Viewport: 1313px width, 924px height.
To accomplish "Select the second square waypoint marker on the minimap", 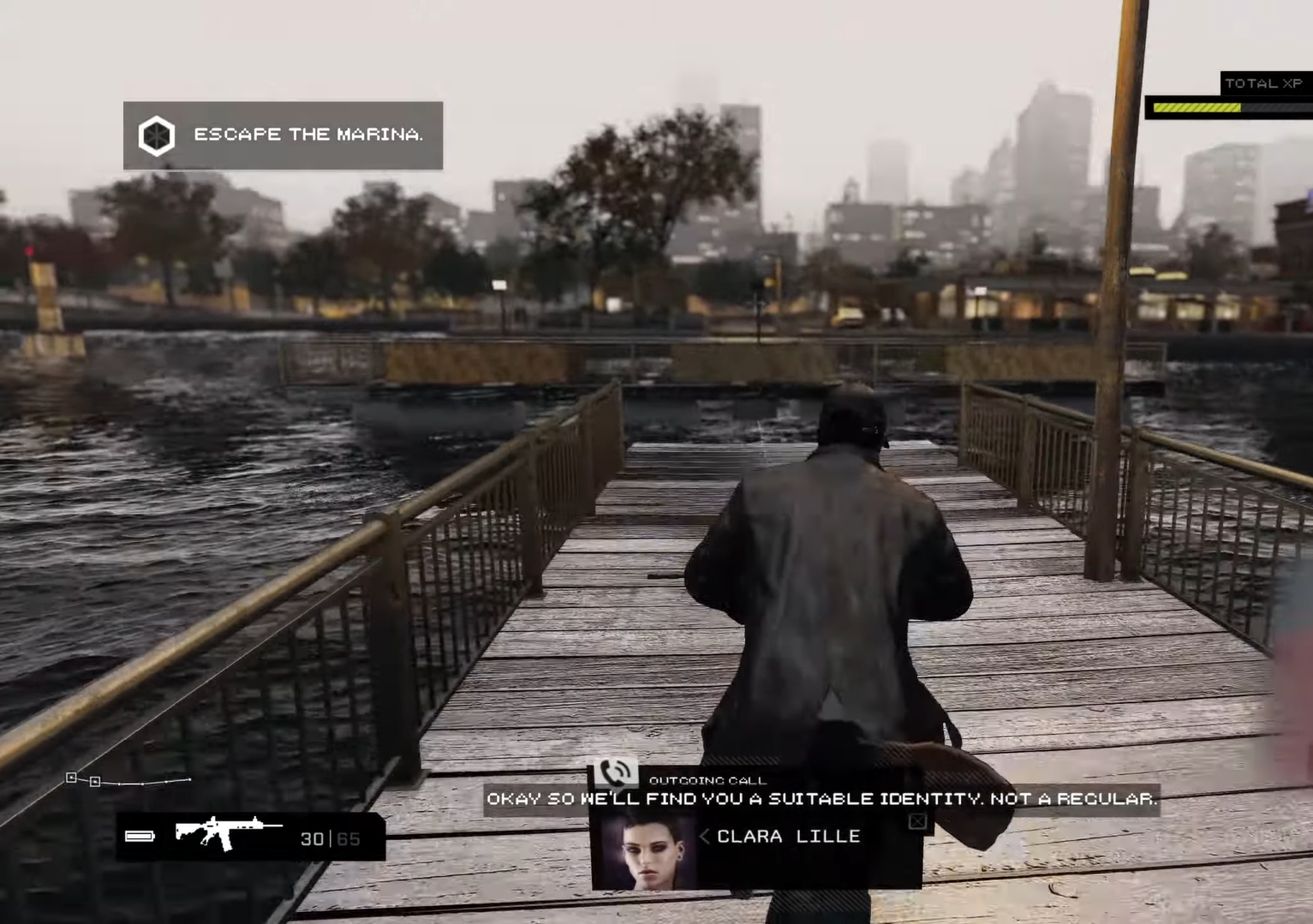I will tap(96, 781).
